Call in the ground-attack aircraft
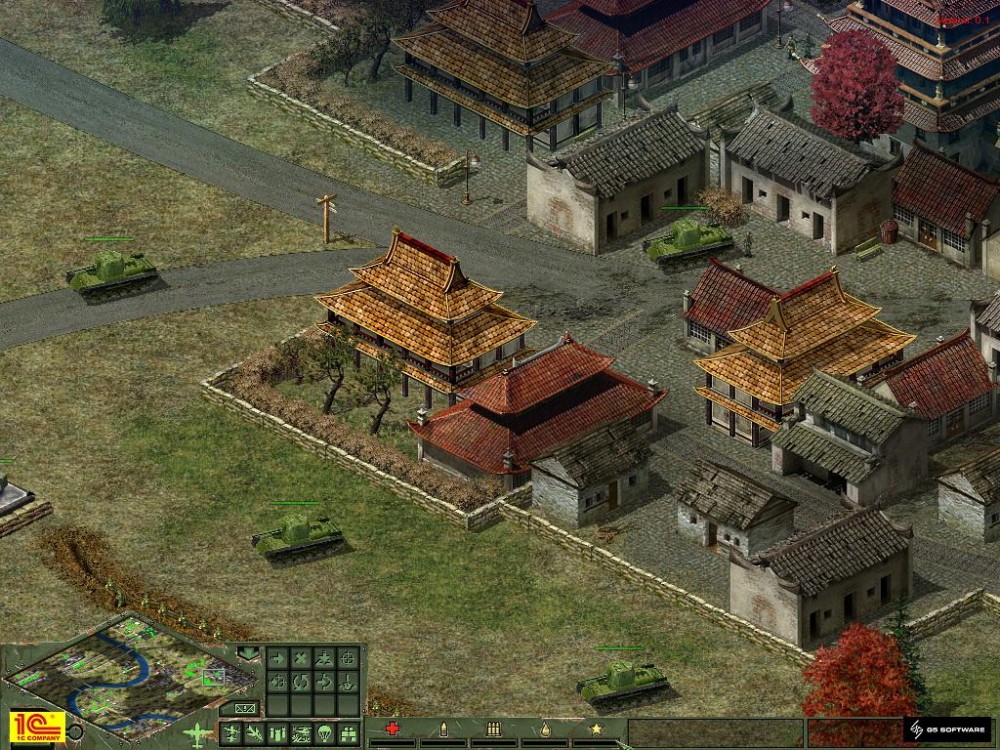This screenshot has height=750, width=1000. [301, 733]
